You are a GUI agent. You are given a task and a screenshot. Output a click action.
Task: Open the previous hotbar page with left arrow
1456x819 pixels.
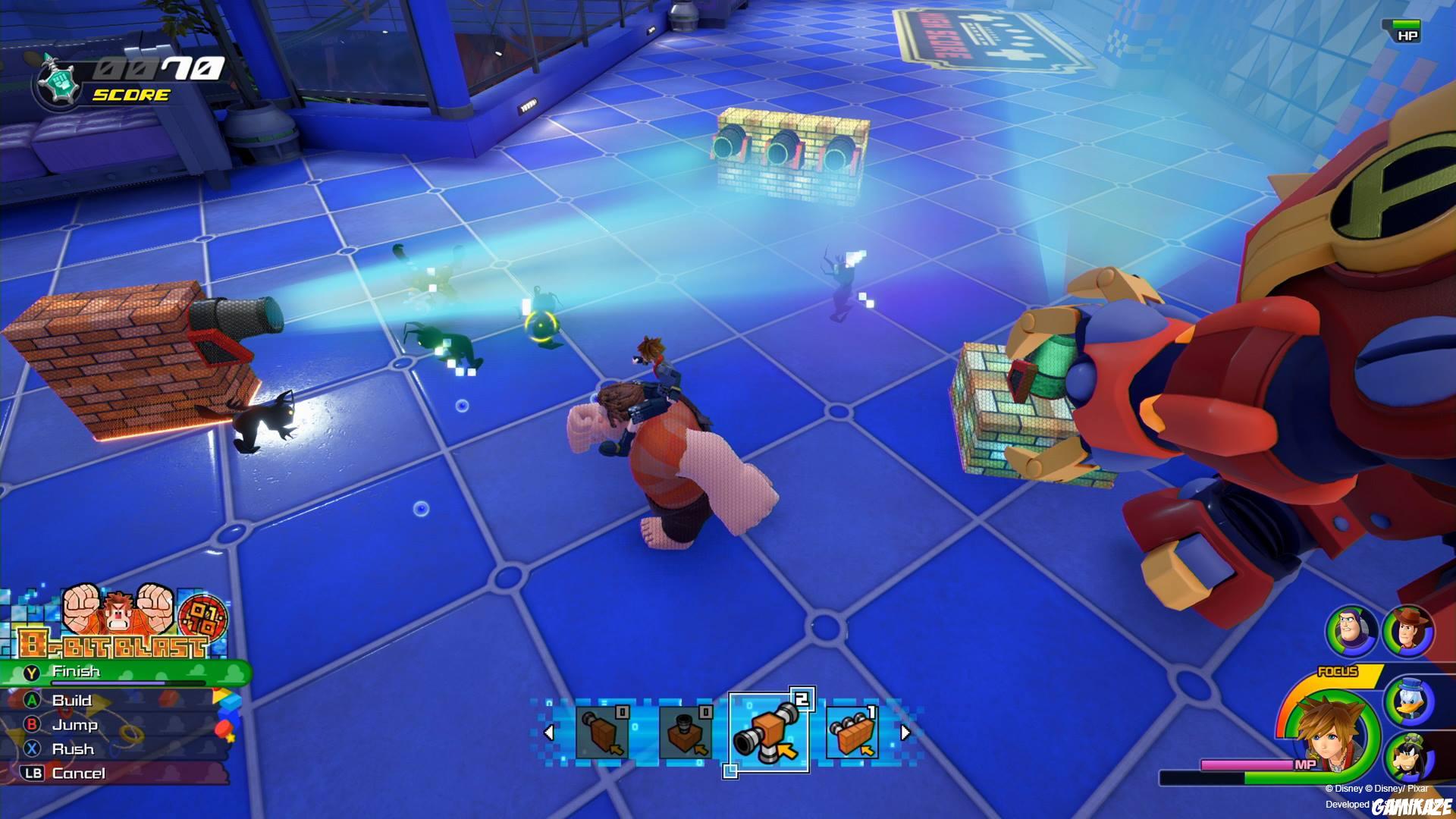(551, 734)
